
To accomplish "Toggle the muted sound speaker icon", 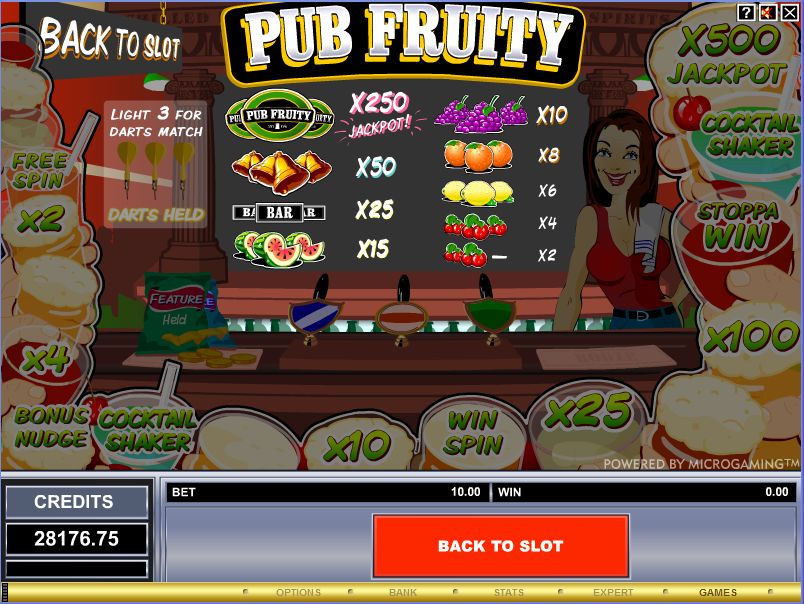I will click(767, 12).
